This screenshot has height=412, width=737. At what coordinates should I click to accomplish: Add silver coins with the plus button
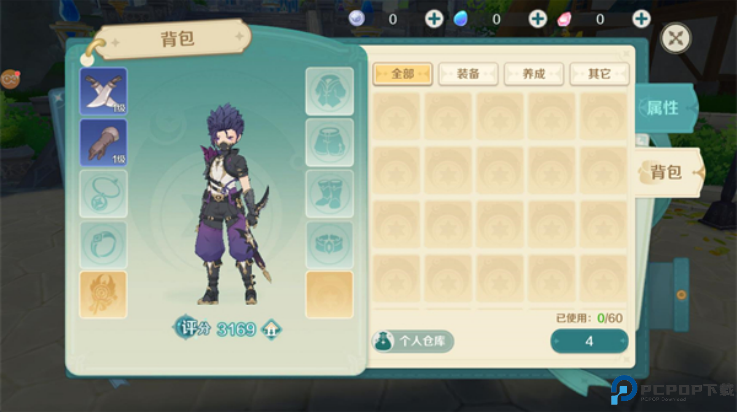click(434, 18)
